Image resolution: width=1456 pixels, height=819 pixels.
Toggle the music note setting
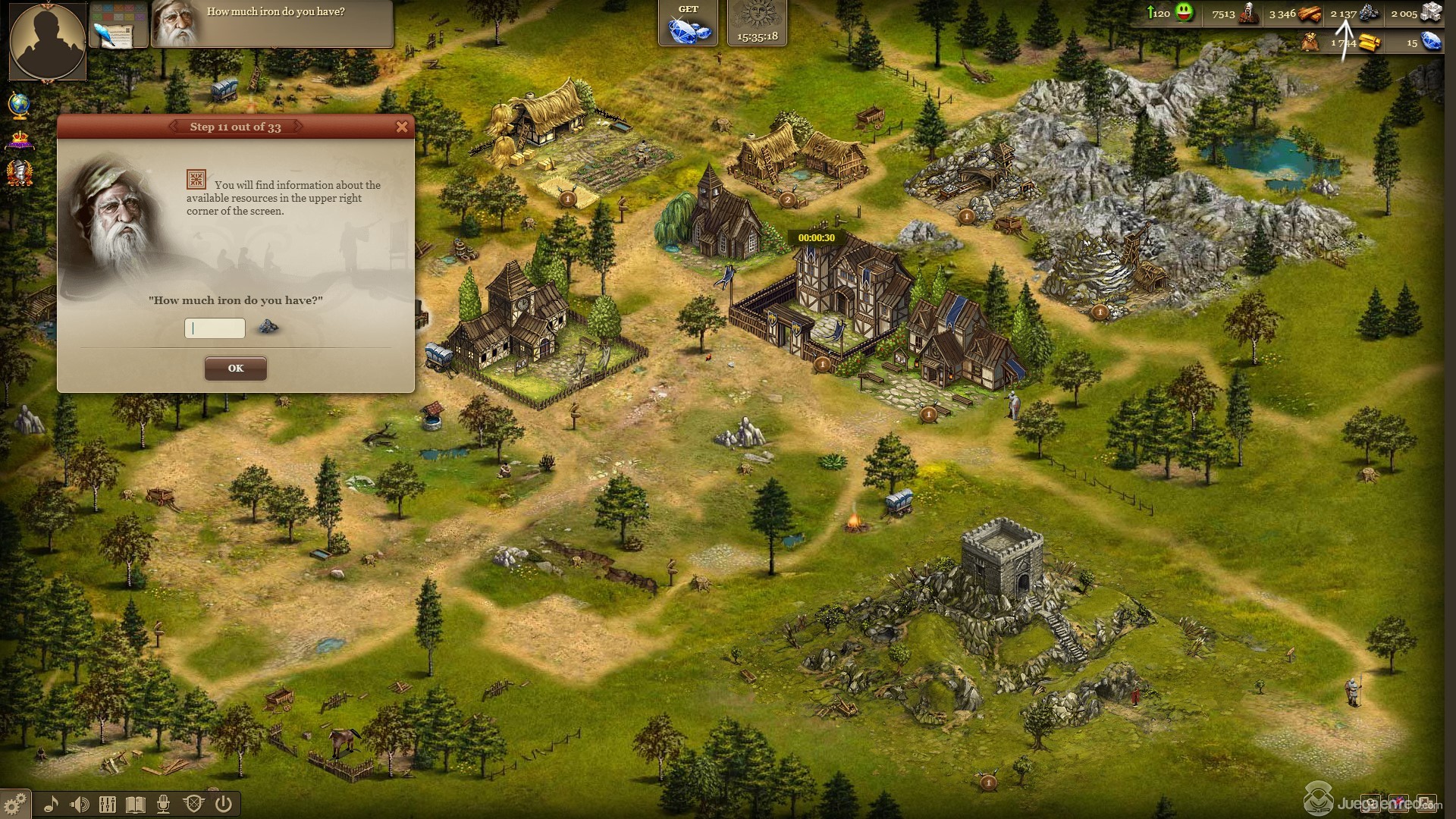tap(51, 804)
